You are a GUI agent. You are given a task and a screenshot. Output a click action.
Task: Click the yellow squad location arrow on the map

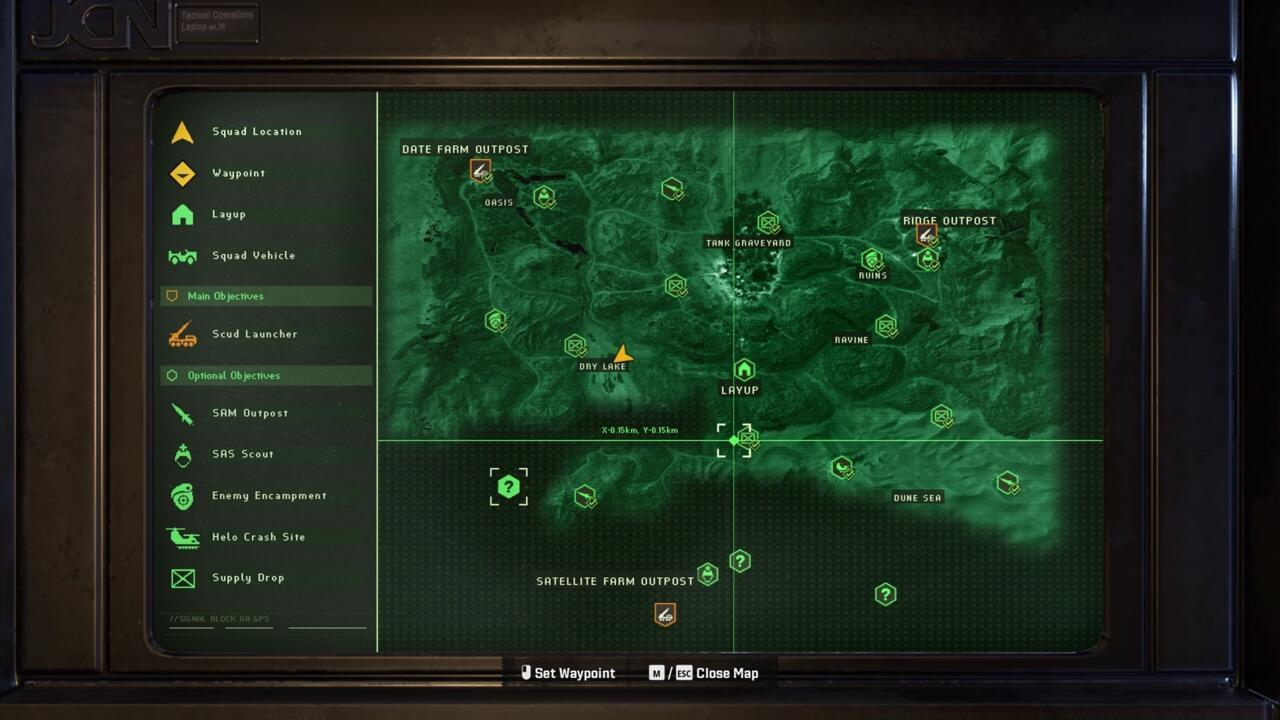pyautogui.click(x=623, y=354)
